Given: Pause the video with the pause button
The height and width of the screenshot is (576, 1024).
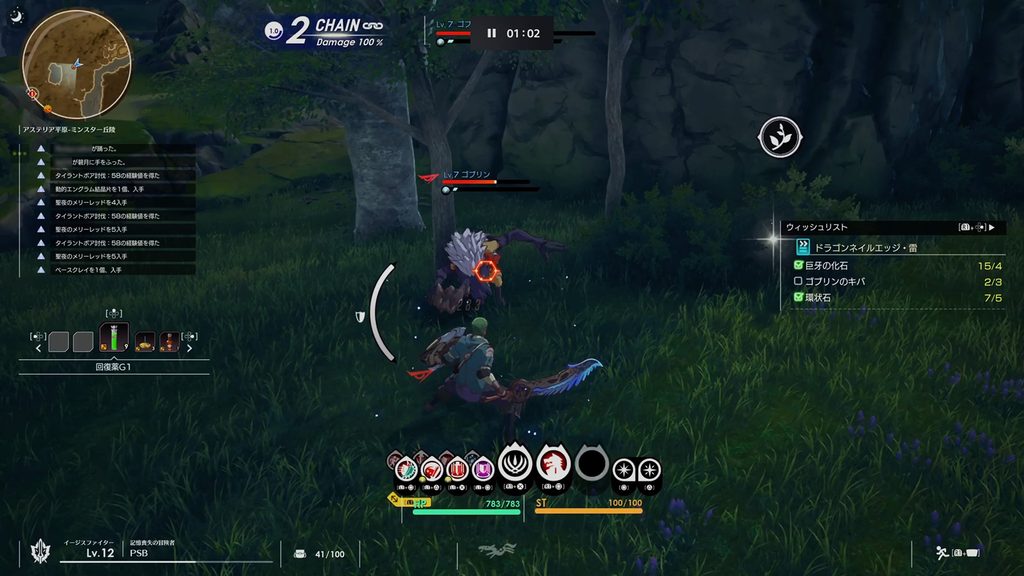Looking at the screenshot, I should point(491,33).
